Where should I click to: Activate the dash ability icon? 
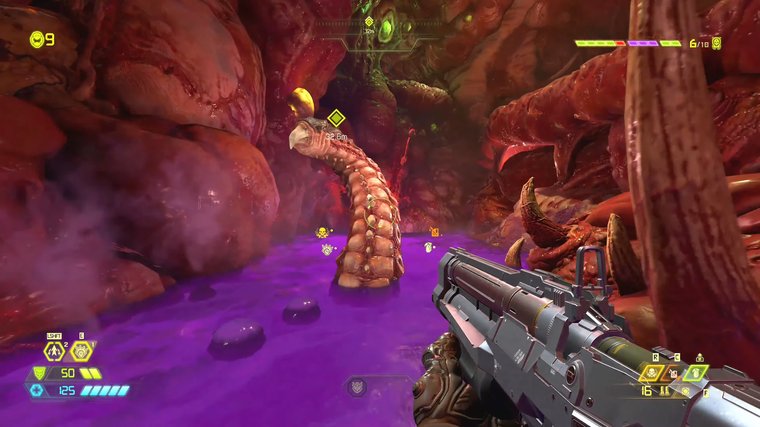pyautogui.click(x=56, y=351)
